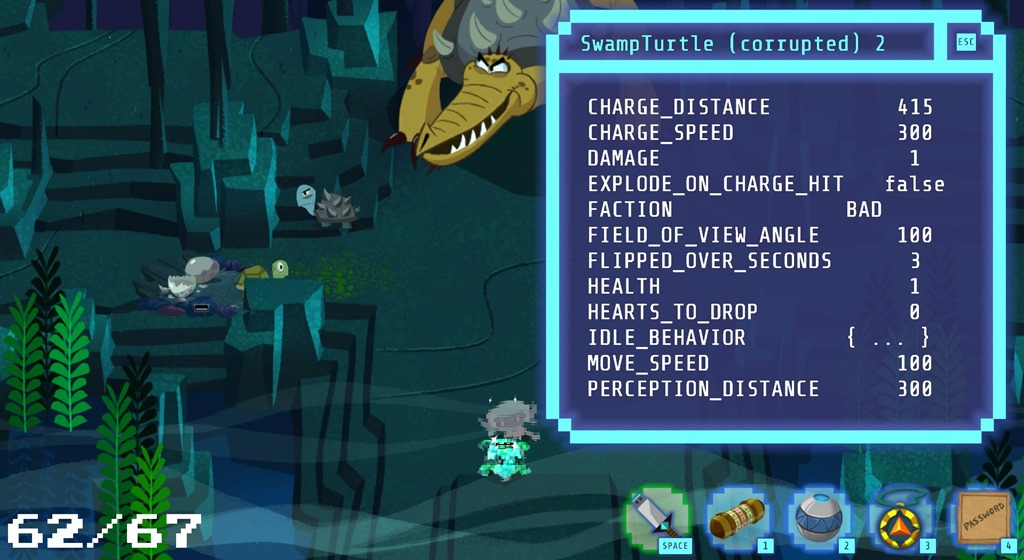Choose the DAMAGE variable
The width and height of the screenshot is (1024, 560).
(624, 159)
